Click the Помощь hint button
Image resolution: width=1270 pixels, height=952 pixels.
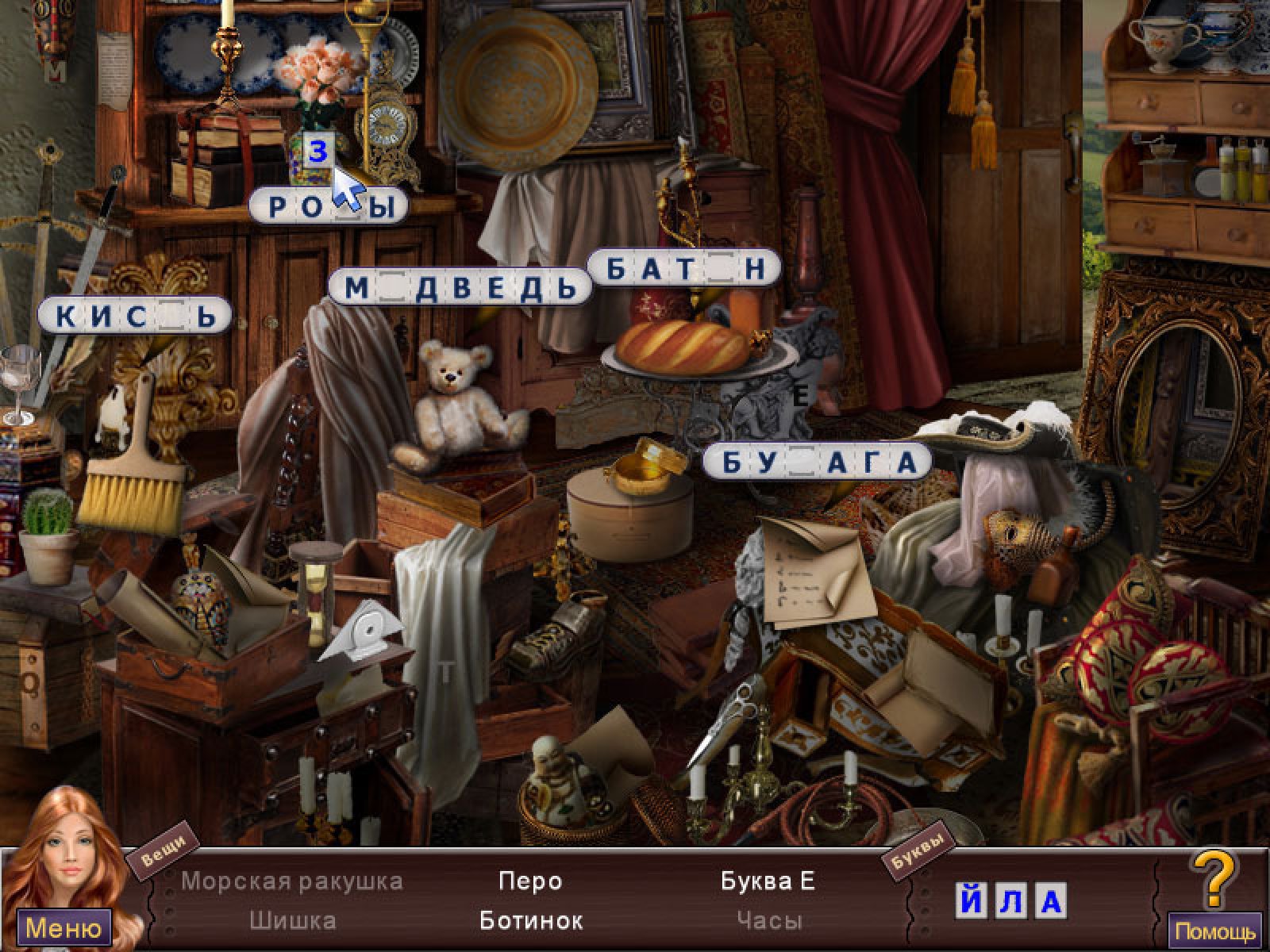pyautogui.click(x=1215, y=931)
